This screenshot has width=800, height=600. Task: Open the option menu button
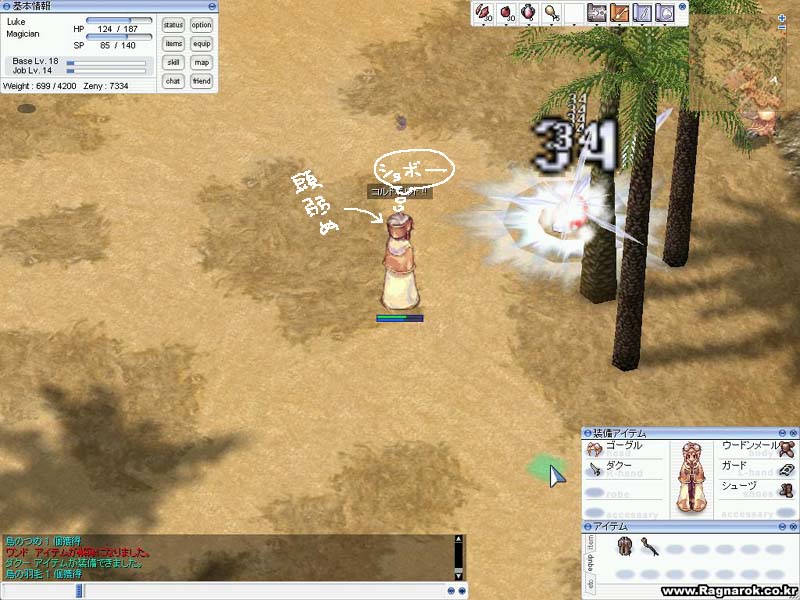coord(201,25)
